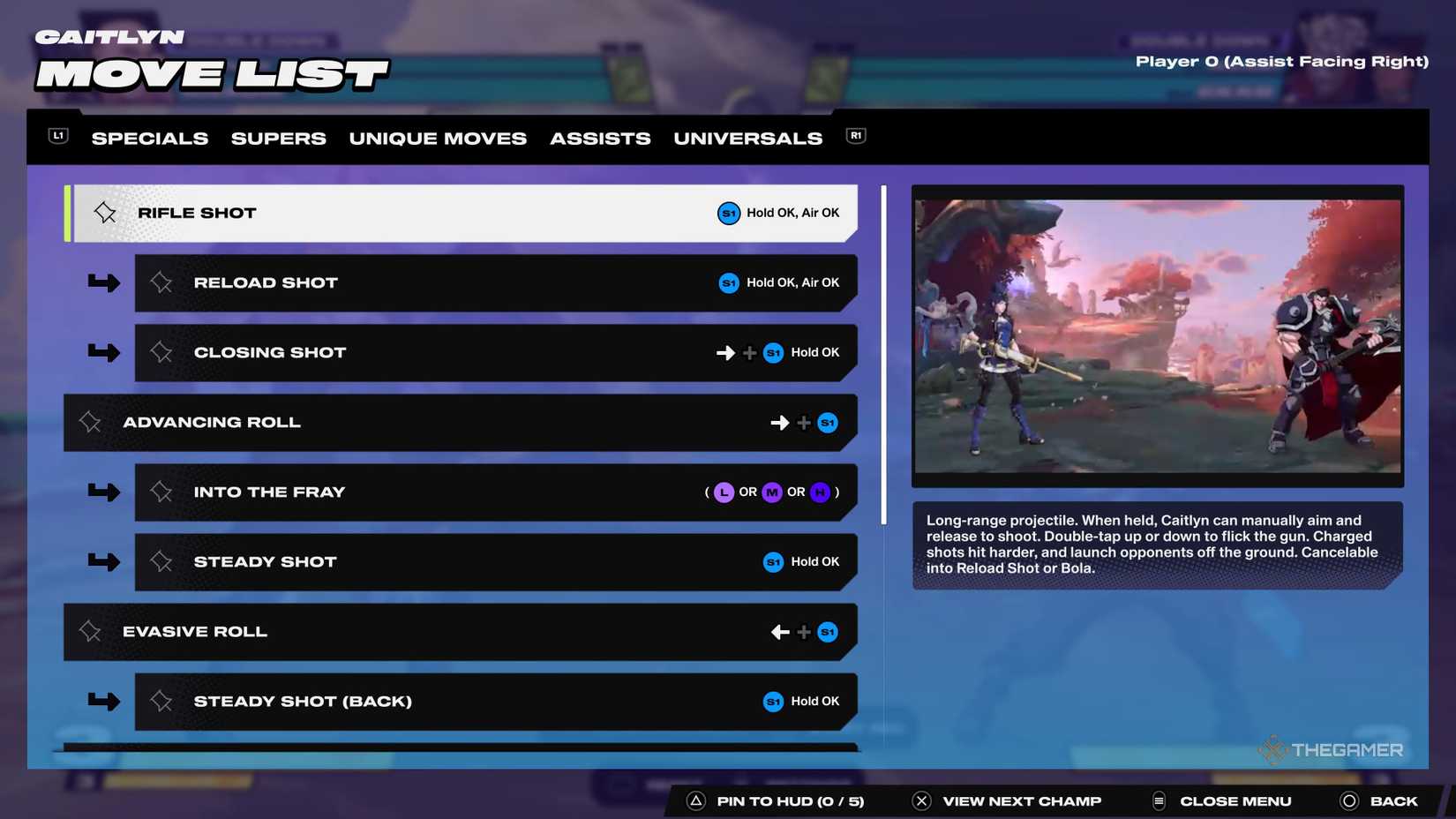Click the arrow icon next to Reload Shot
This screenshot has width=1456, height=819.
coord(103,282)
